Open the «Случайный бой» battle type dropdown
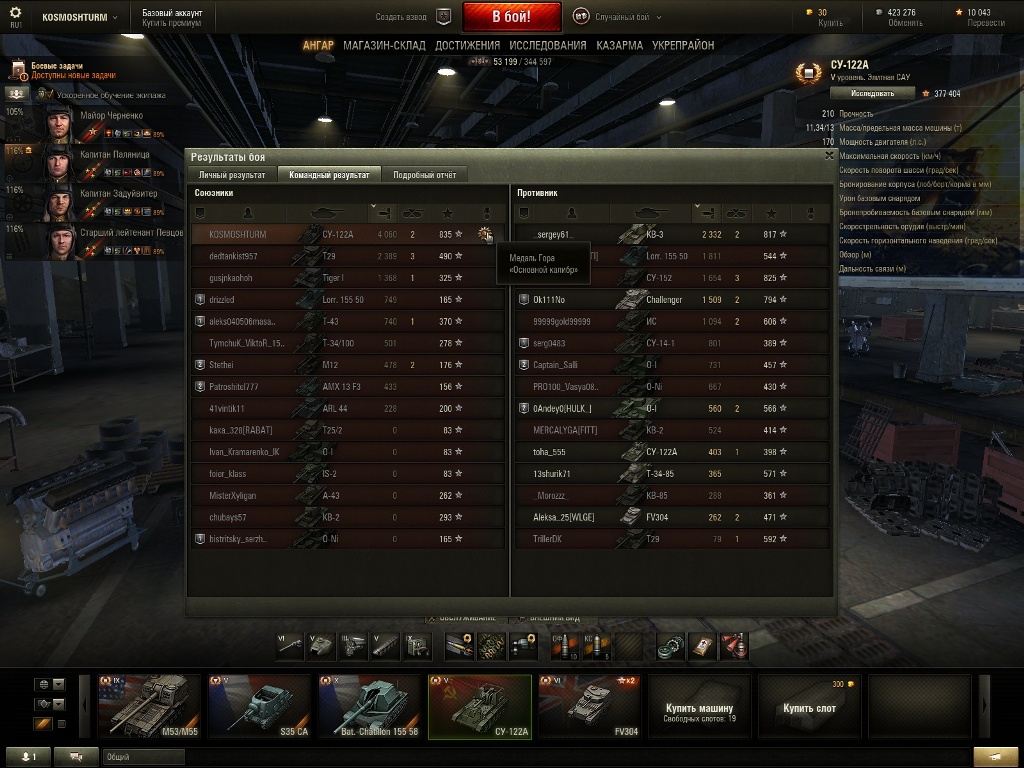 pyautogui.click(x=620, y=17)
